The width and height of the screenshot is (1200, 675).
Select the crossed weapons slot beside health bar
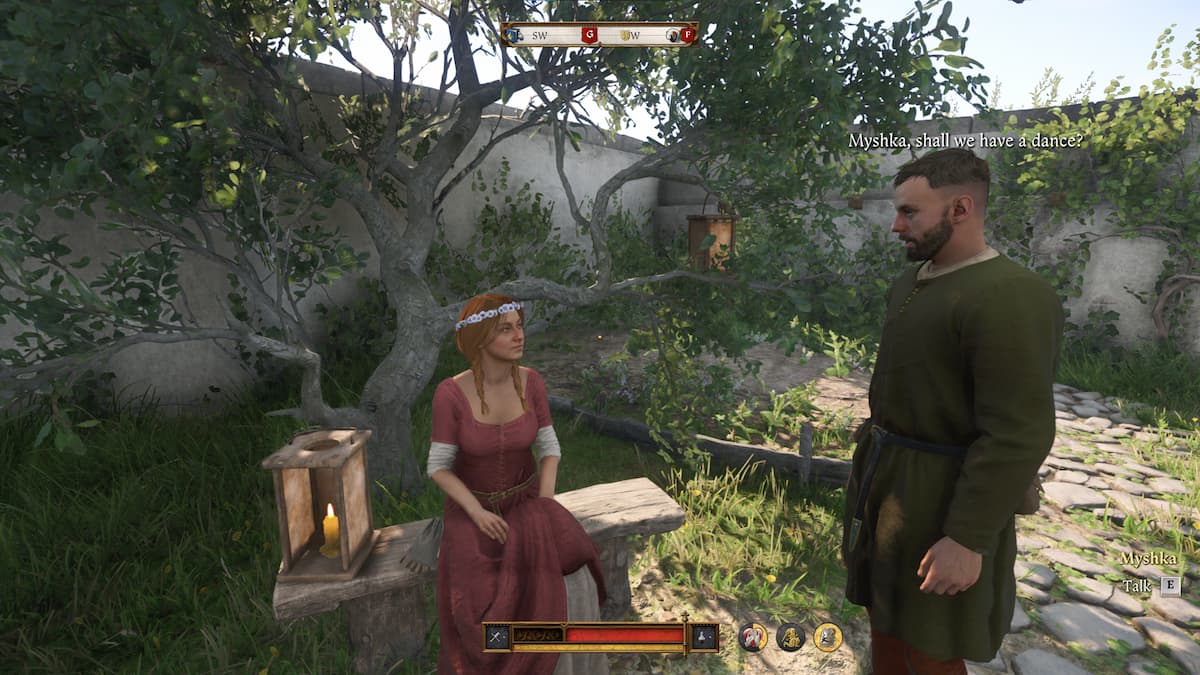(498, 637)
